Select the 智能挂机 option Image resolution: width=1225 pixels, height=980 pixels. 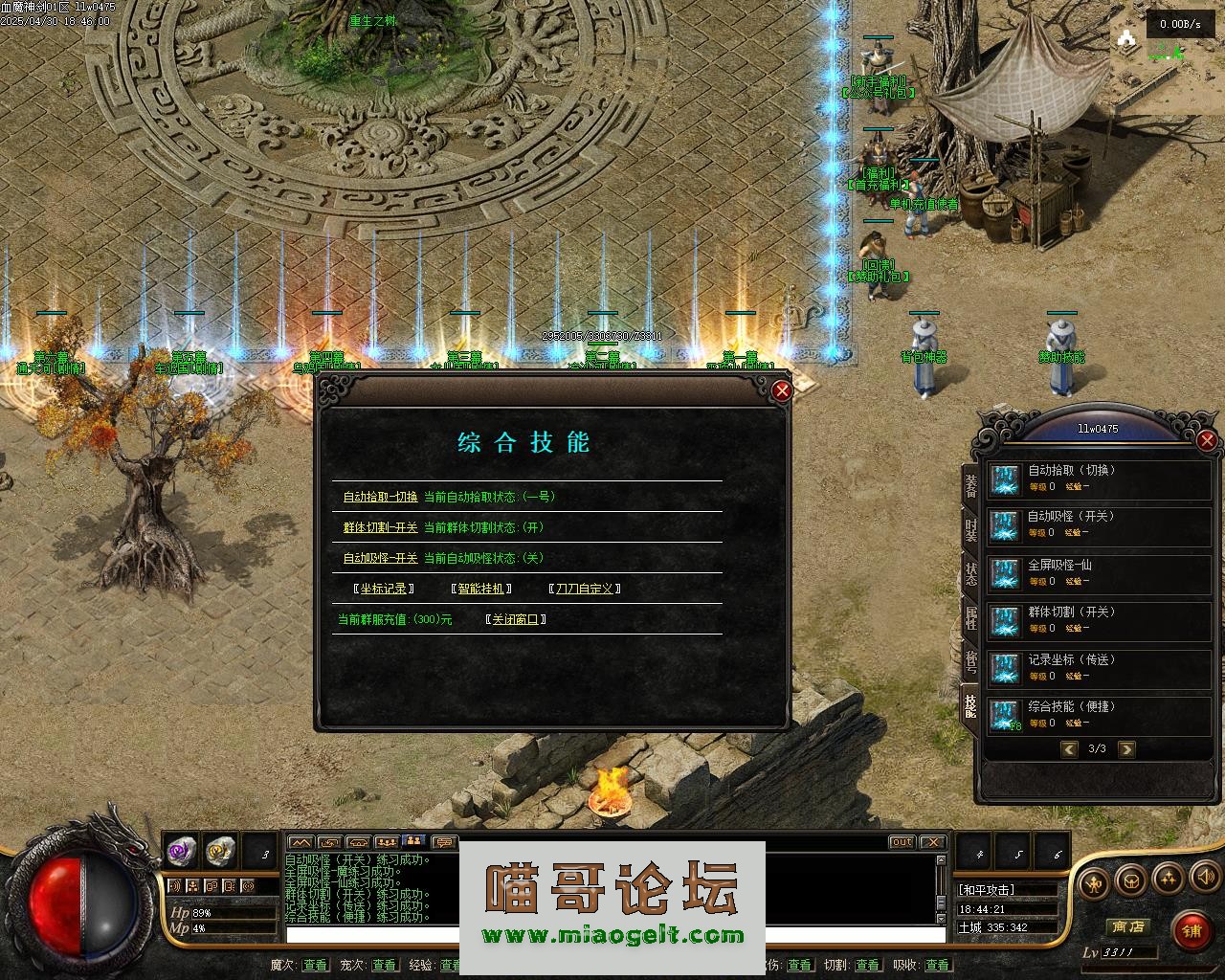pos(480,589)
